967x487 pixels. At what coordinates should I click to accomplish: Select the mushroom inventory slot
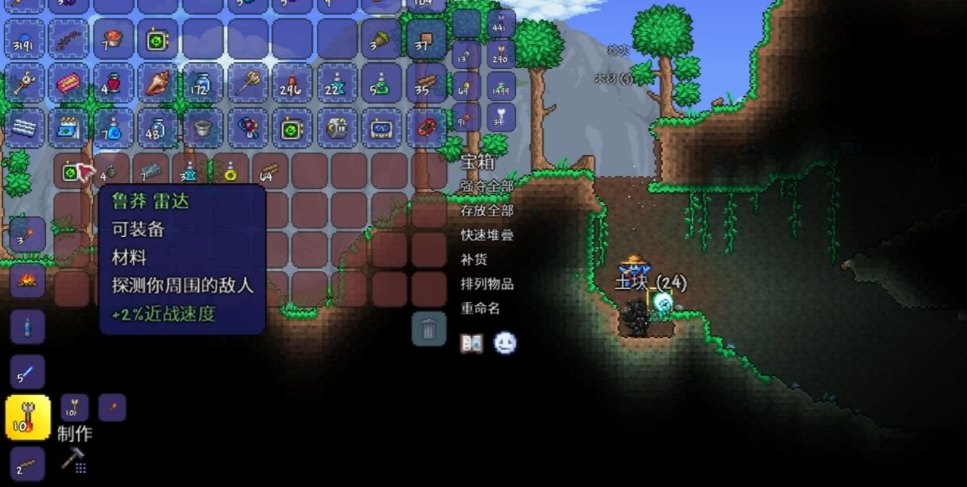click(112, 39)
